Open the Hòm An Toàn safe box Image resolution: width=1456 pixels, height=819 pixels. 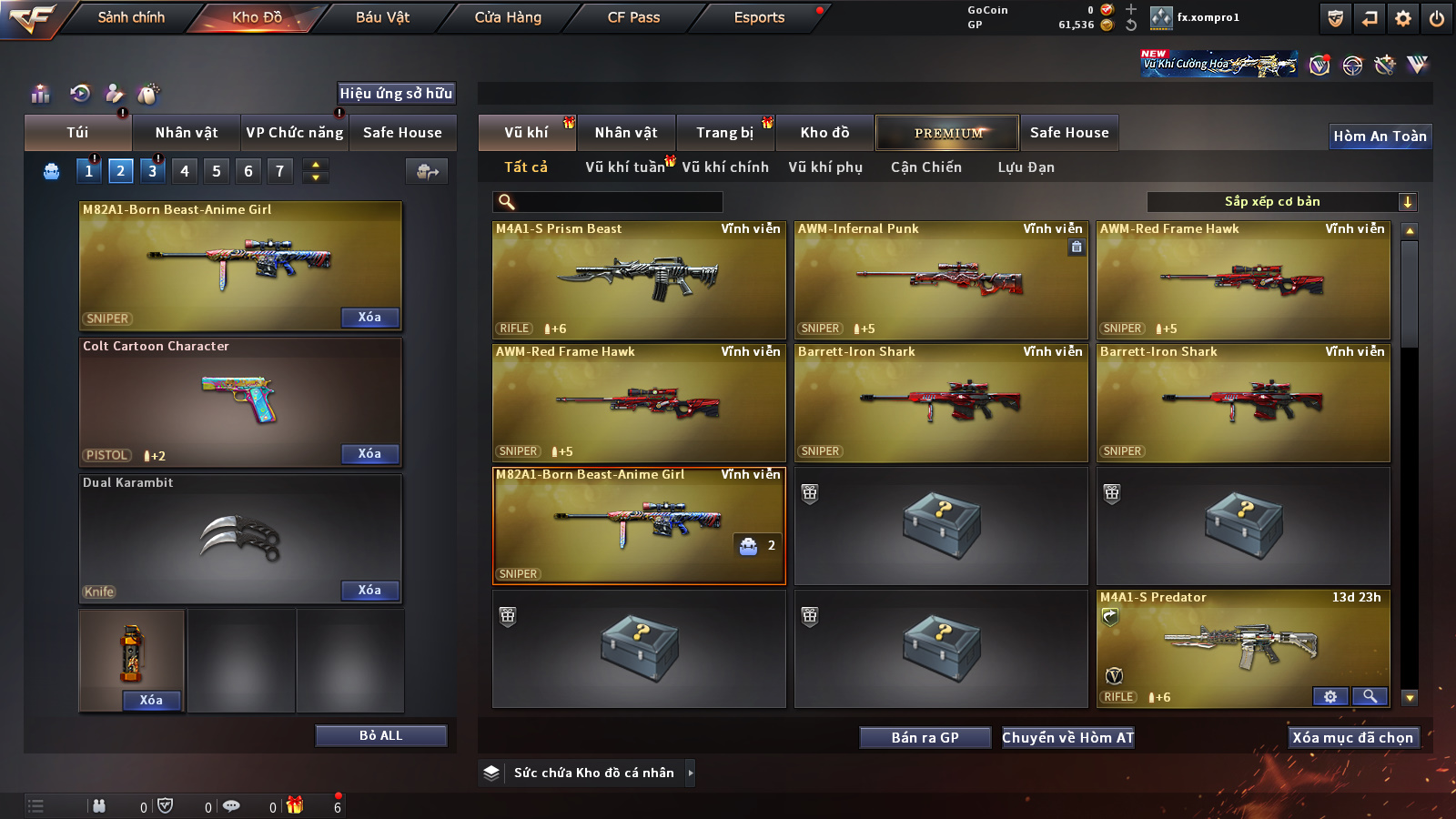pos(1380,136)
